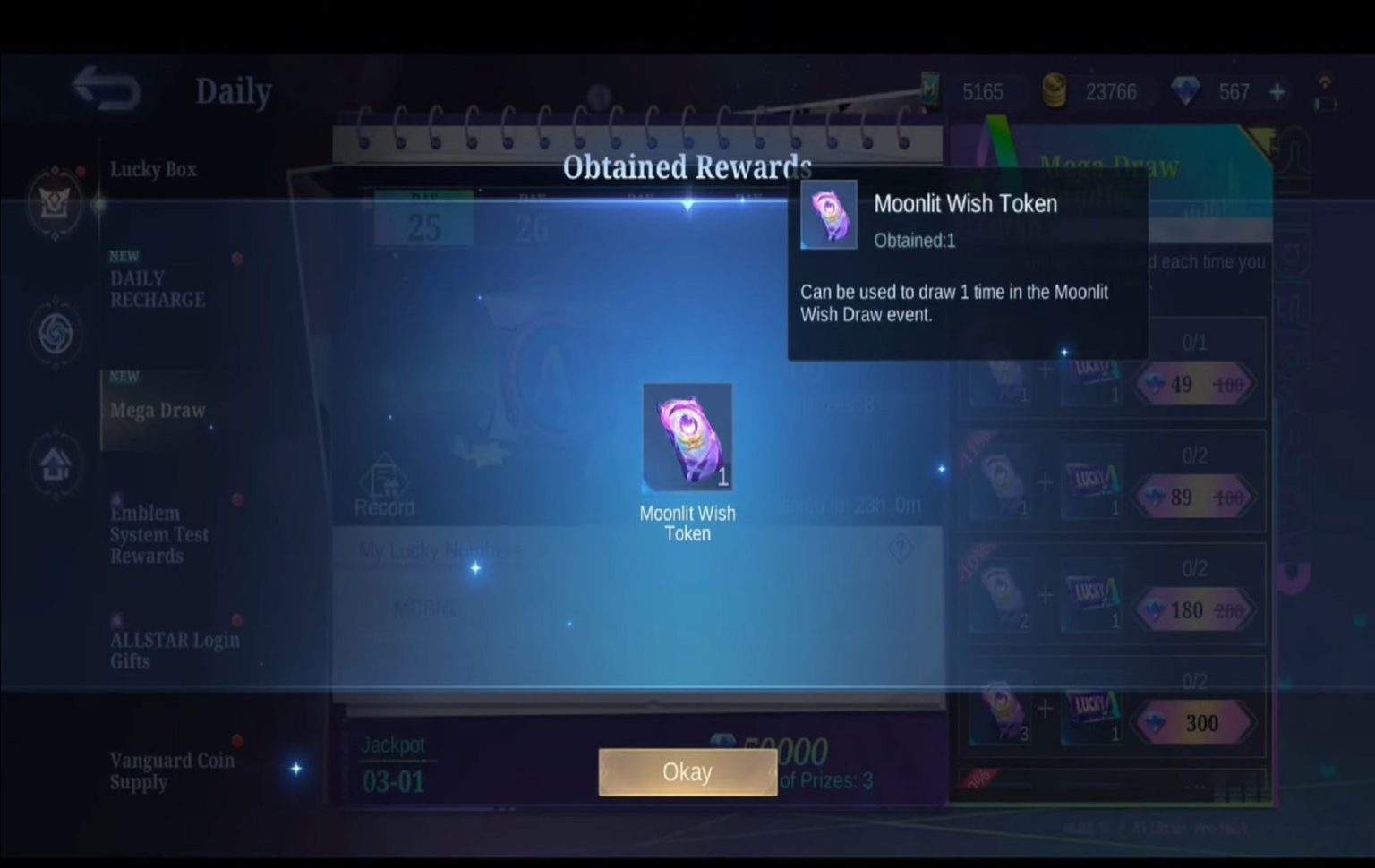Tap the house-shaped sidebar icon
Image resolution: width=1375 pixels, height=868 pixels.
[x=56, y=463]
